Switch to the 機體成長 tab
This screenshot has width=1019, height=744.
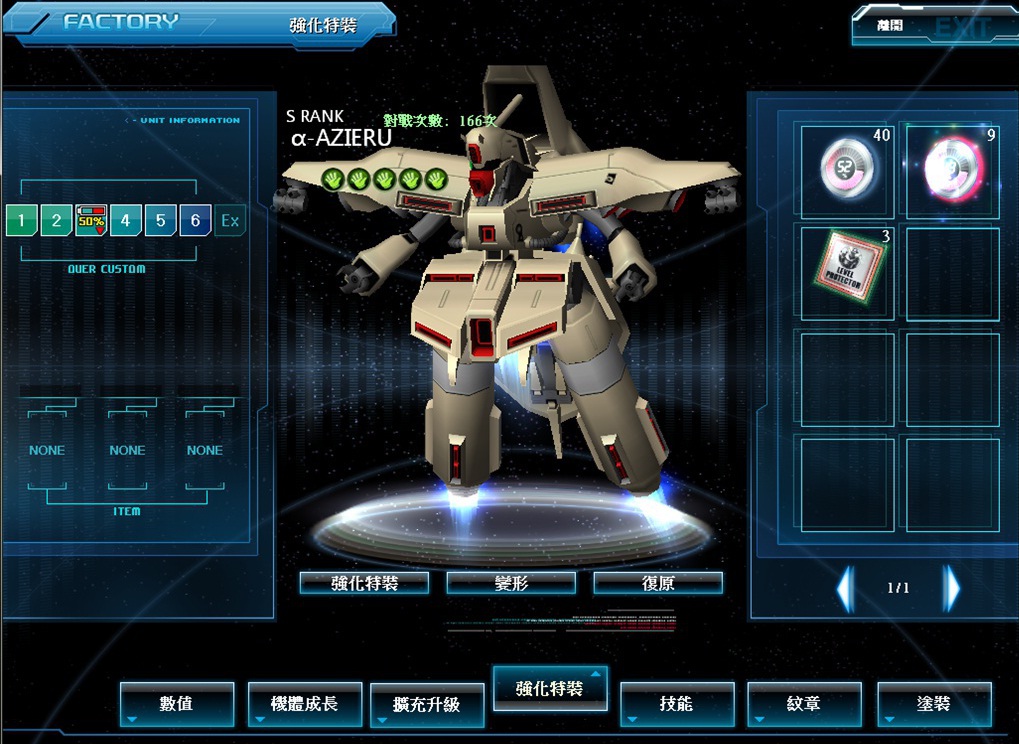(304, 704)
